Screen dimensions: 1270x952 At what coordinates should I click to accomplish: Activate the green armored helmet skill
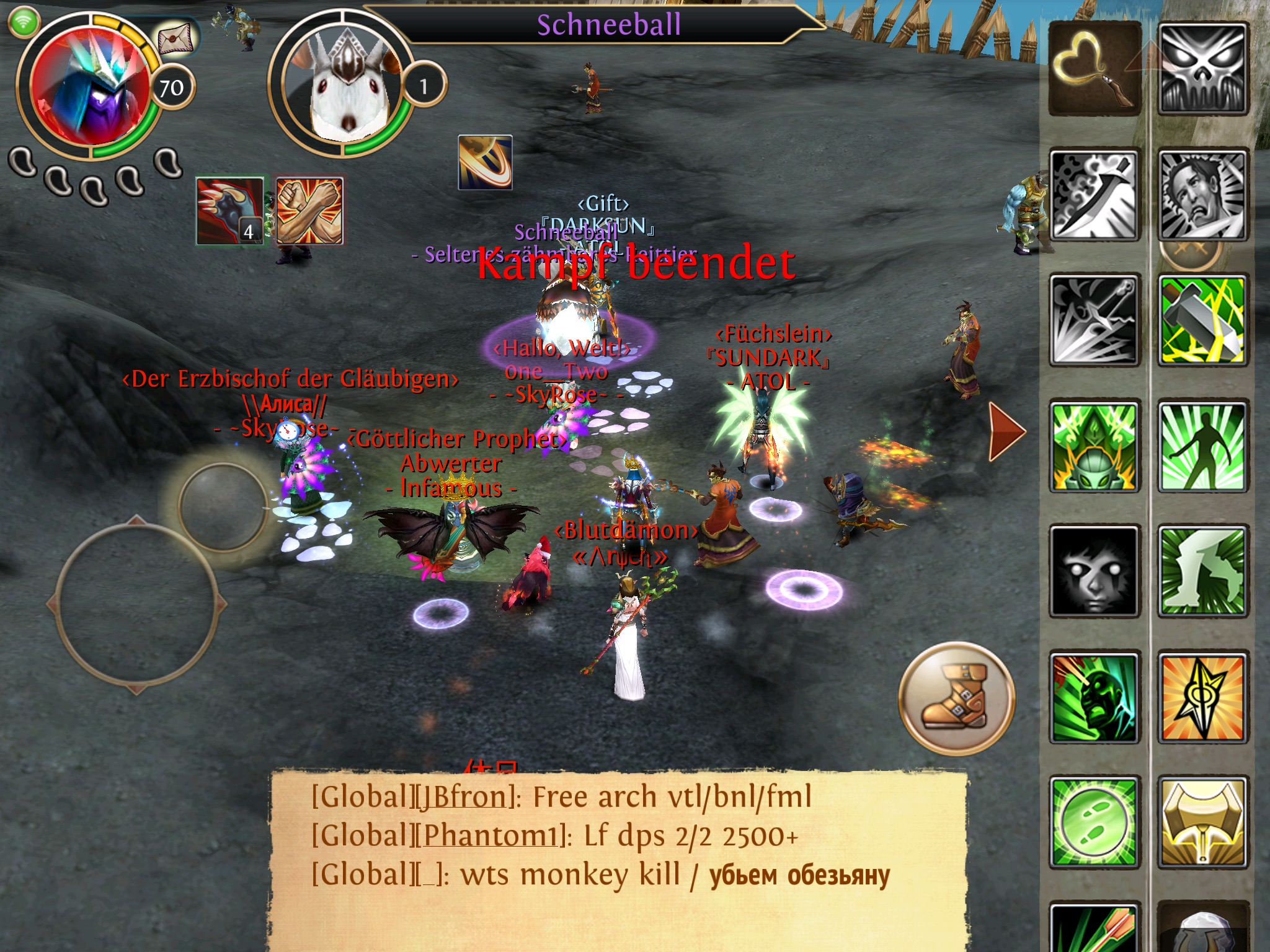pyautogui.click(x=1094, y=446)
